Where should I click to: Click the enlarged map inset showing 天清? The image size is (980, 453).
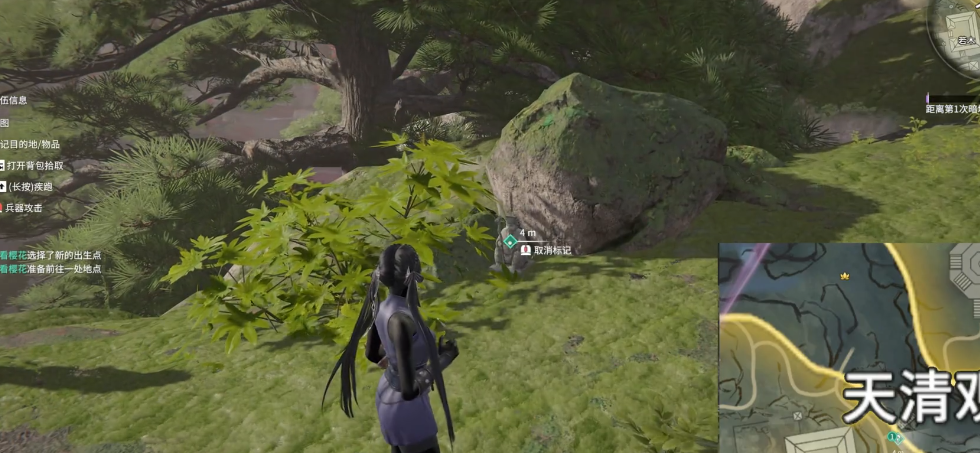pos(849,347)
